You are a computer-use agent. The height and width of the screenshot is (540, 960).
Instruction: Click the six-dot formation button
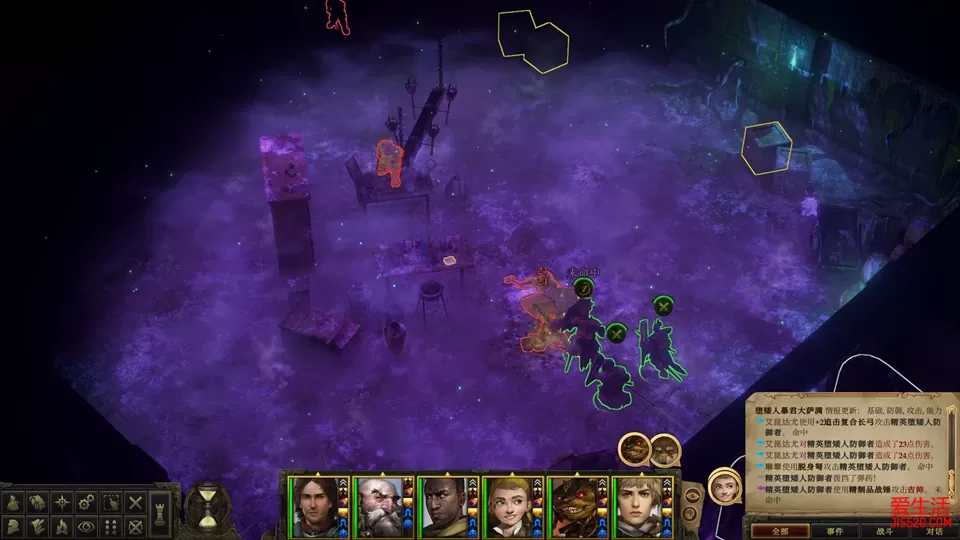[x=112, y=526]
